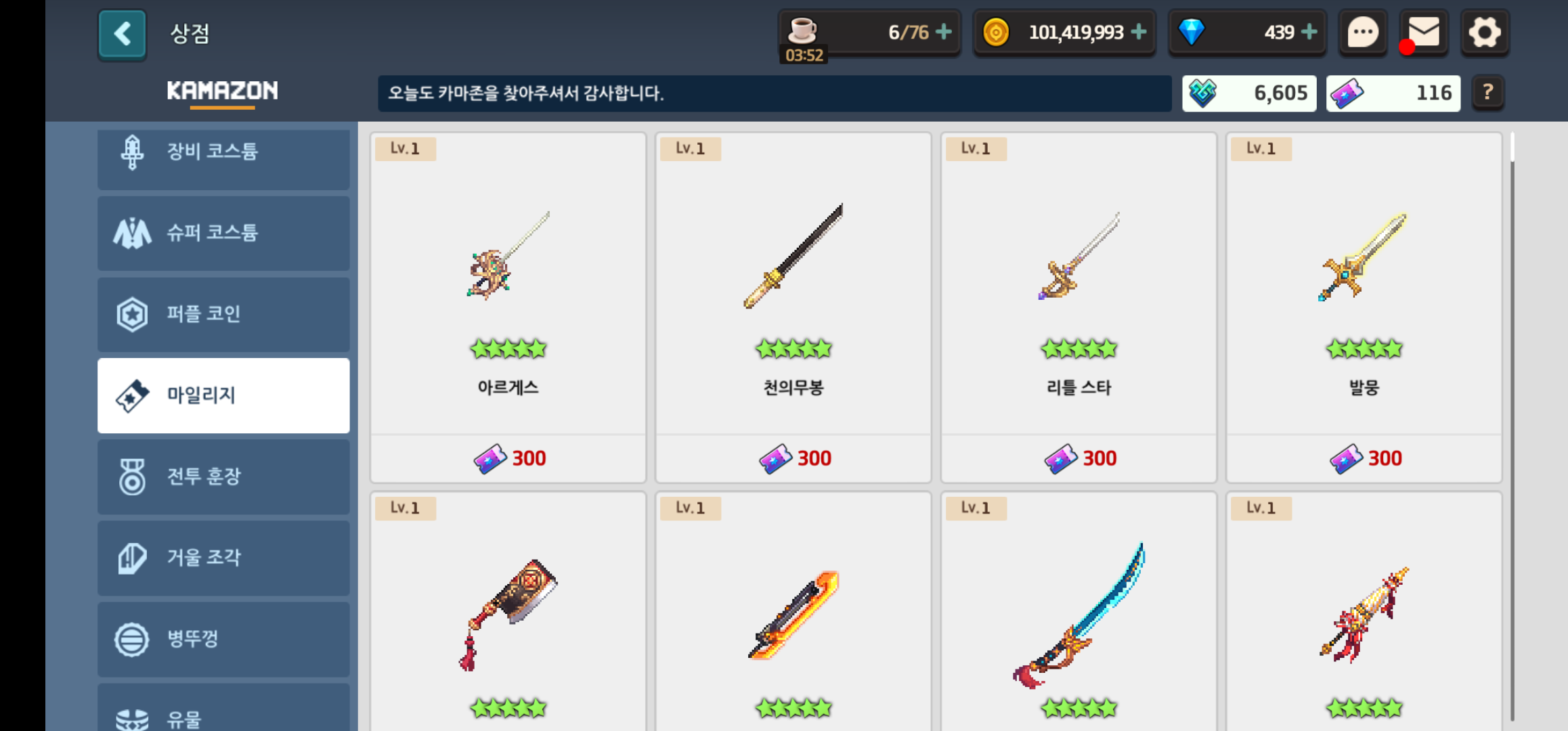This screenshot has height=731, width=1568.
Task: Click the blue diamond currency icon
Action: (1192, 32)
